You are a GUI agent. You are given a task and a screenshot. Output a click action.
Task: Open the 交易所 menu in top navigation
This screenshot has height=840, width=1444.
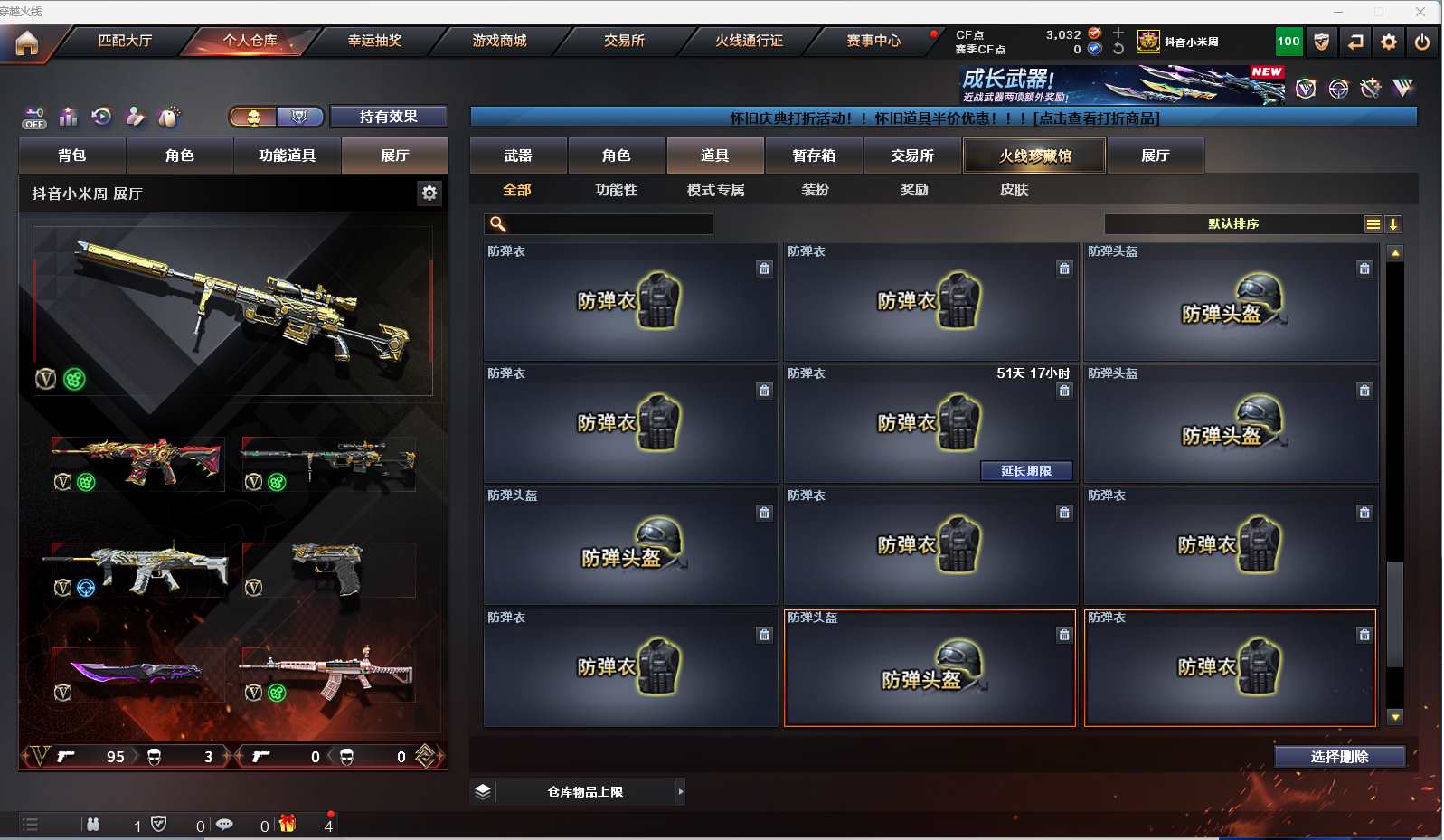(624, 41)
